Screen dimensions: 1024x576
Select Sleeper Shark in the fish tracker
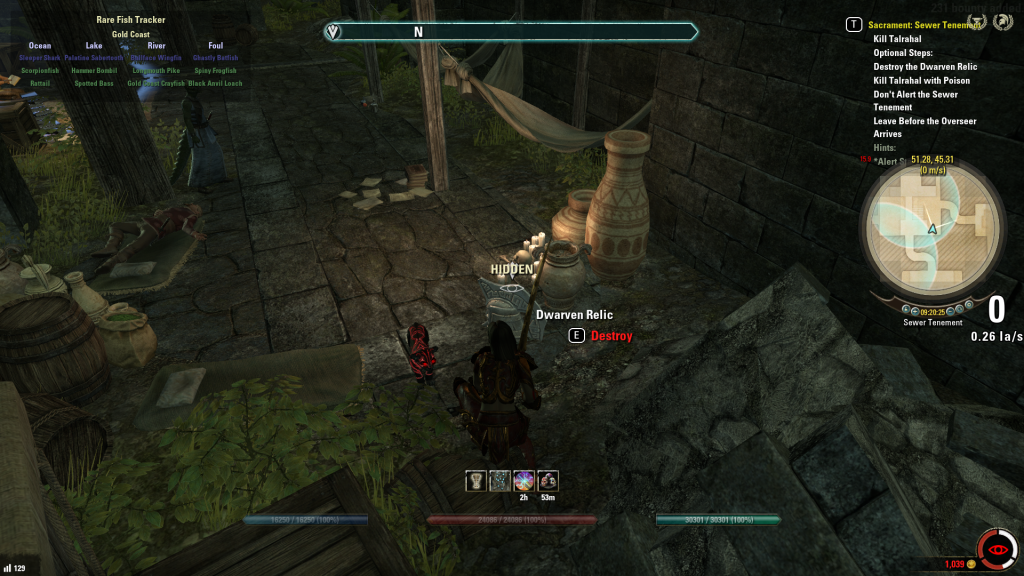40,58
